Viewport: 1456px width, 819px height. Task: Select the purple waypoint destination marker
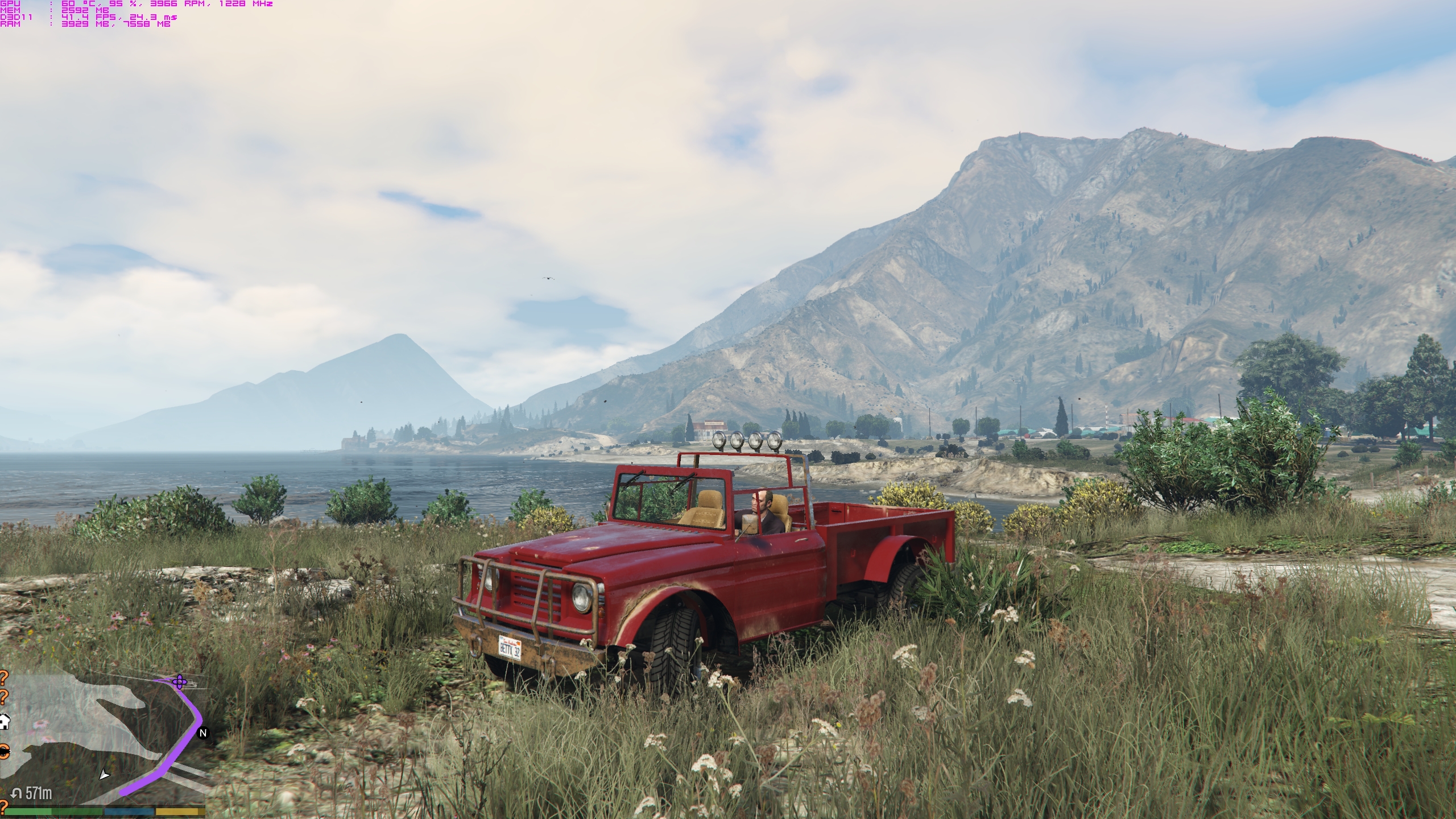[x=180, y=681]
